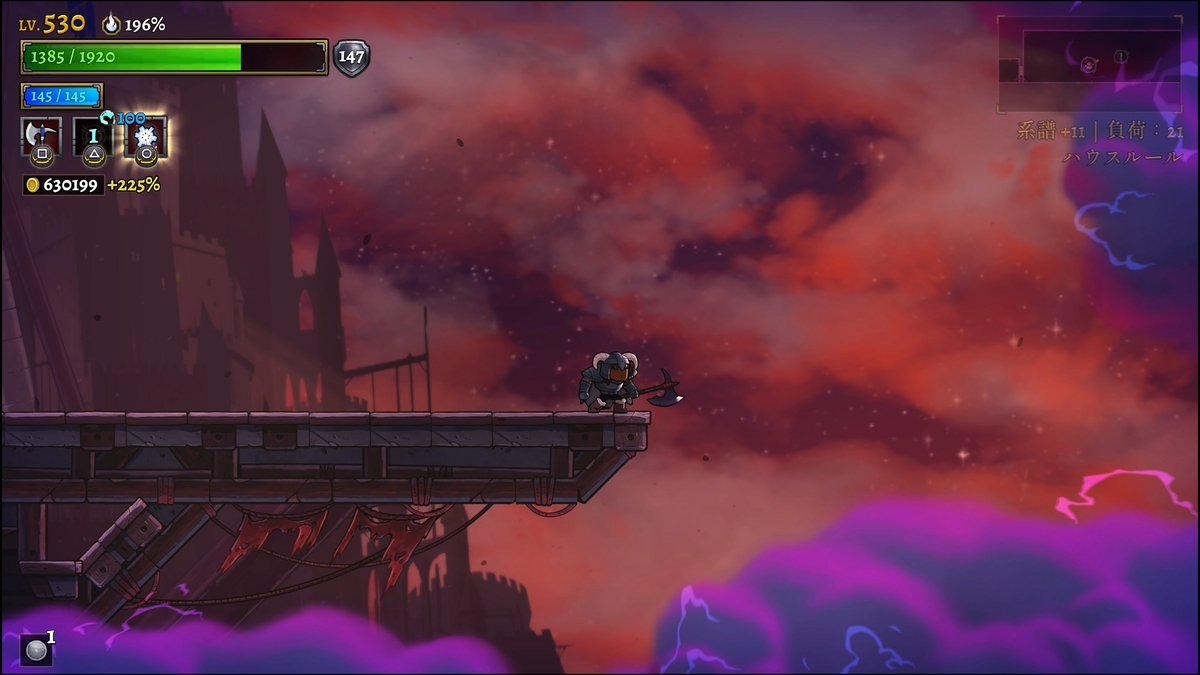
Task: Cast the glowing snowflake spell
Action: click(146, 136)
